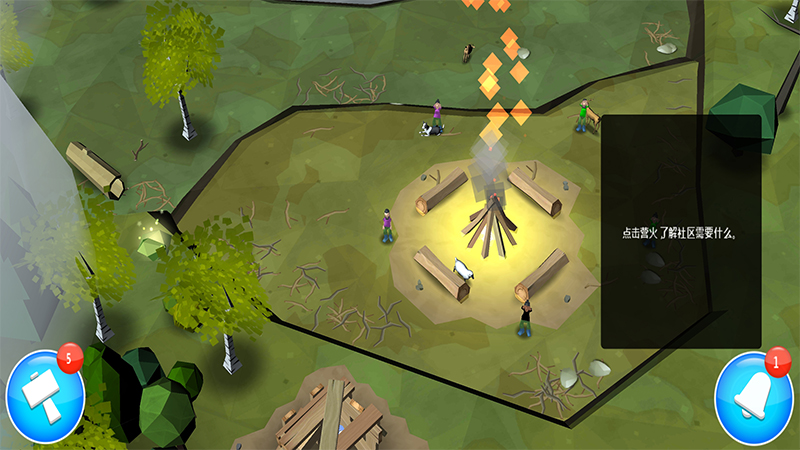Open the hammer build menu
The image size is (800, 450).
45,397
